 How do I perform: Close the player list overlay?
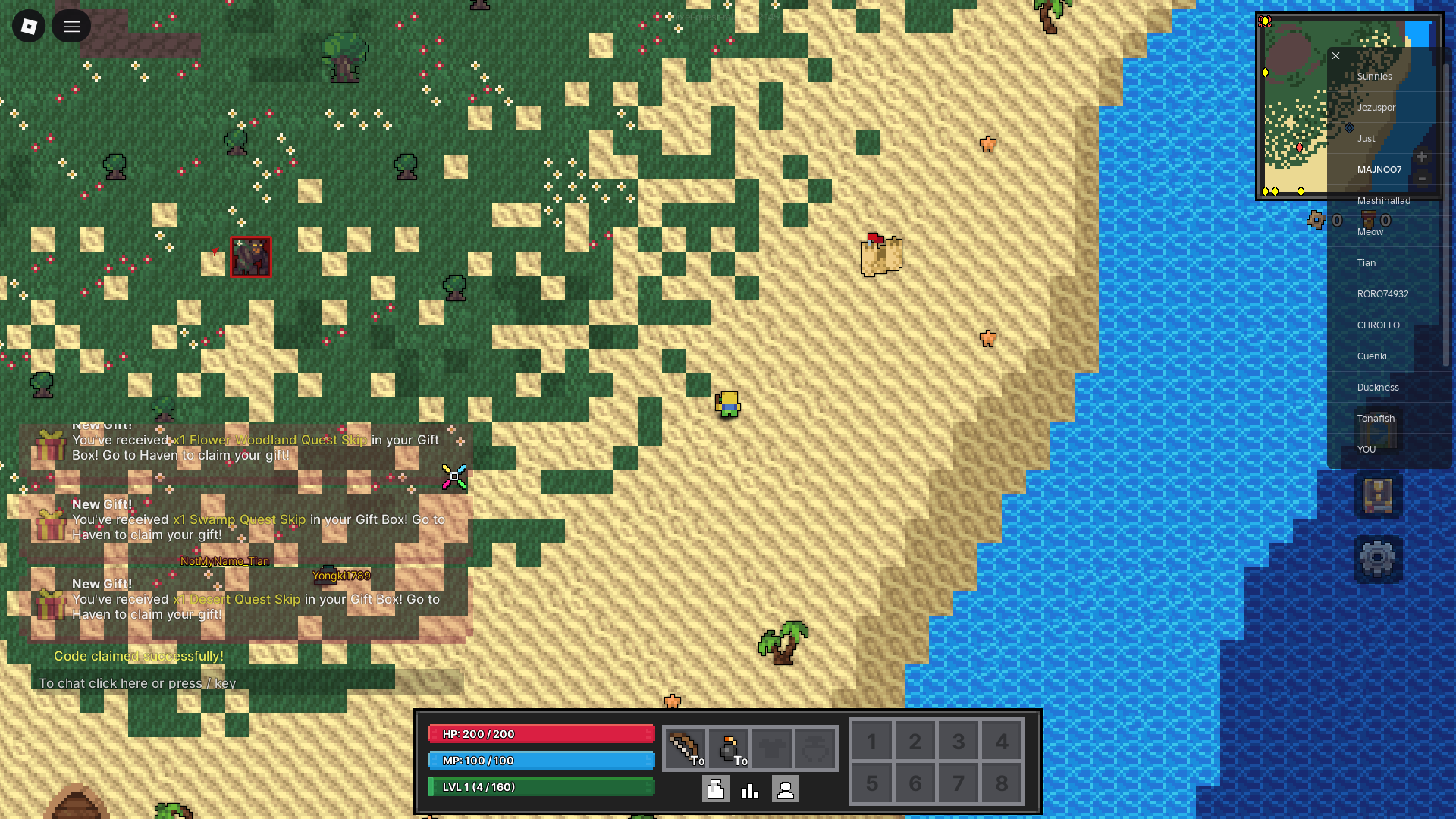point(1335,55)
